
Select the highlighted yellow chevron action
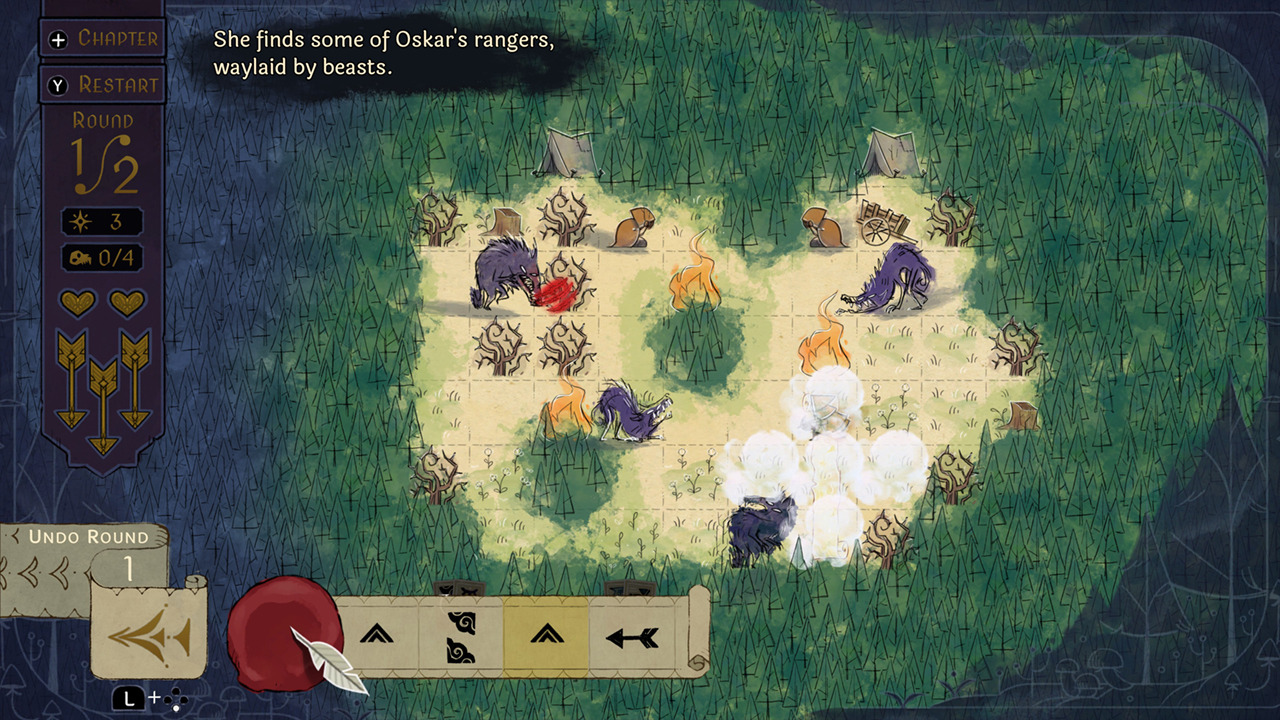[x=546, y=635]
